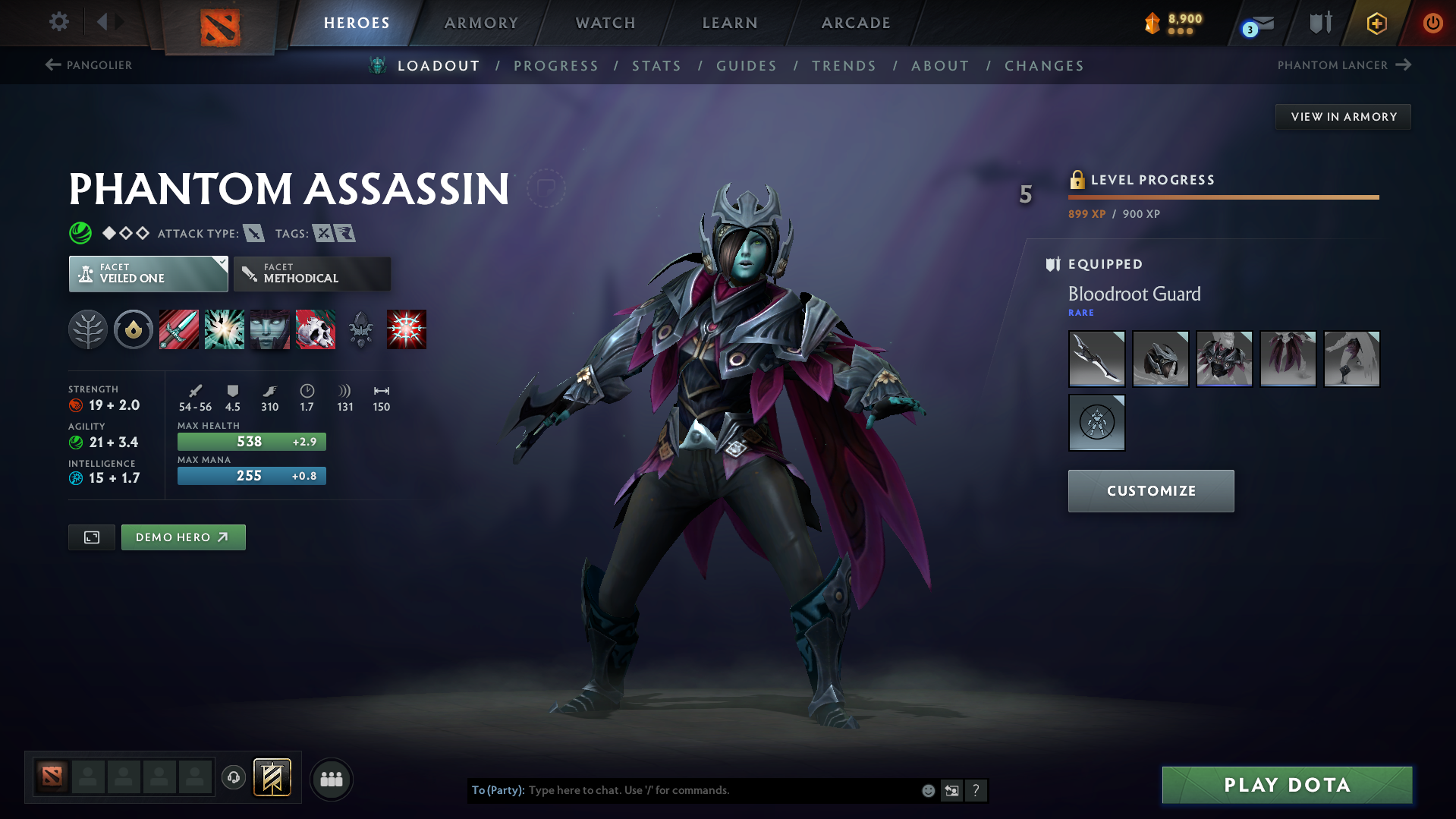The image size is (1456, 819).
Task: Switch to the ARMORY tab
Action: coord(481,22)
